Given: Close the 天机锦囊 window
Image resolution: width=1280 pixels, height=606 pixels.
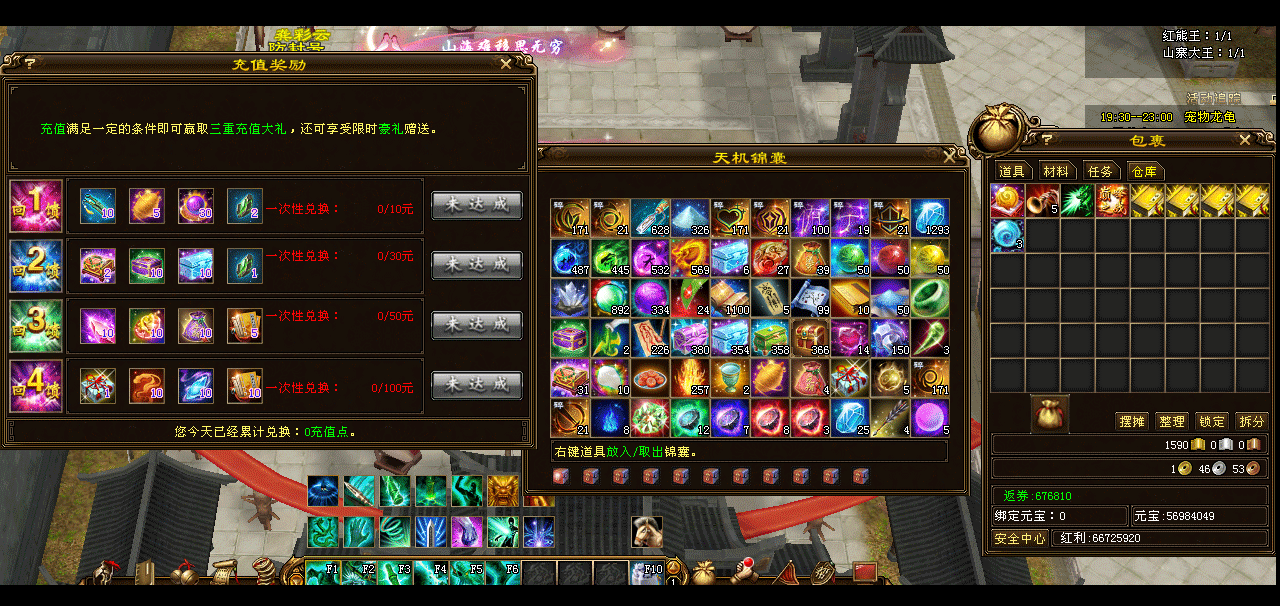Looking at the screenshot, I should pyautogui.click(x=949, y=156).
